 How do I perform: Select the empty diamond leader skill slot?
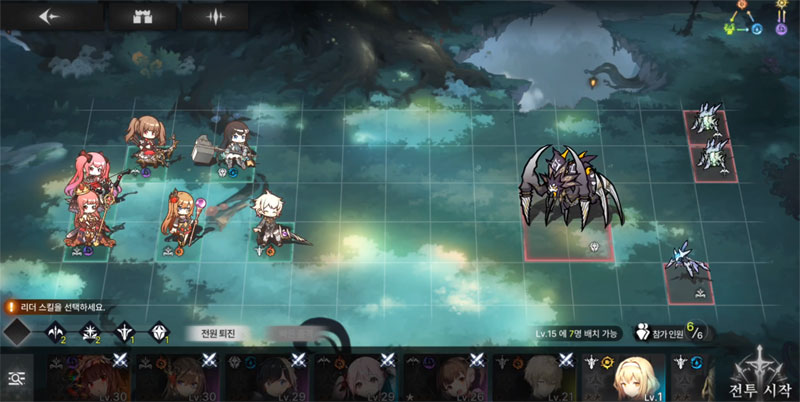[17, 331]
